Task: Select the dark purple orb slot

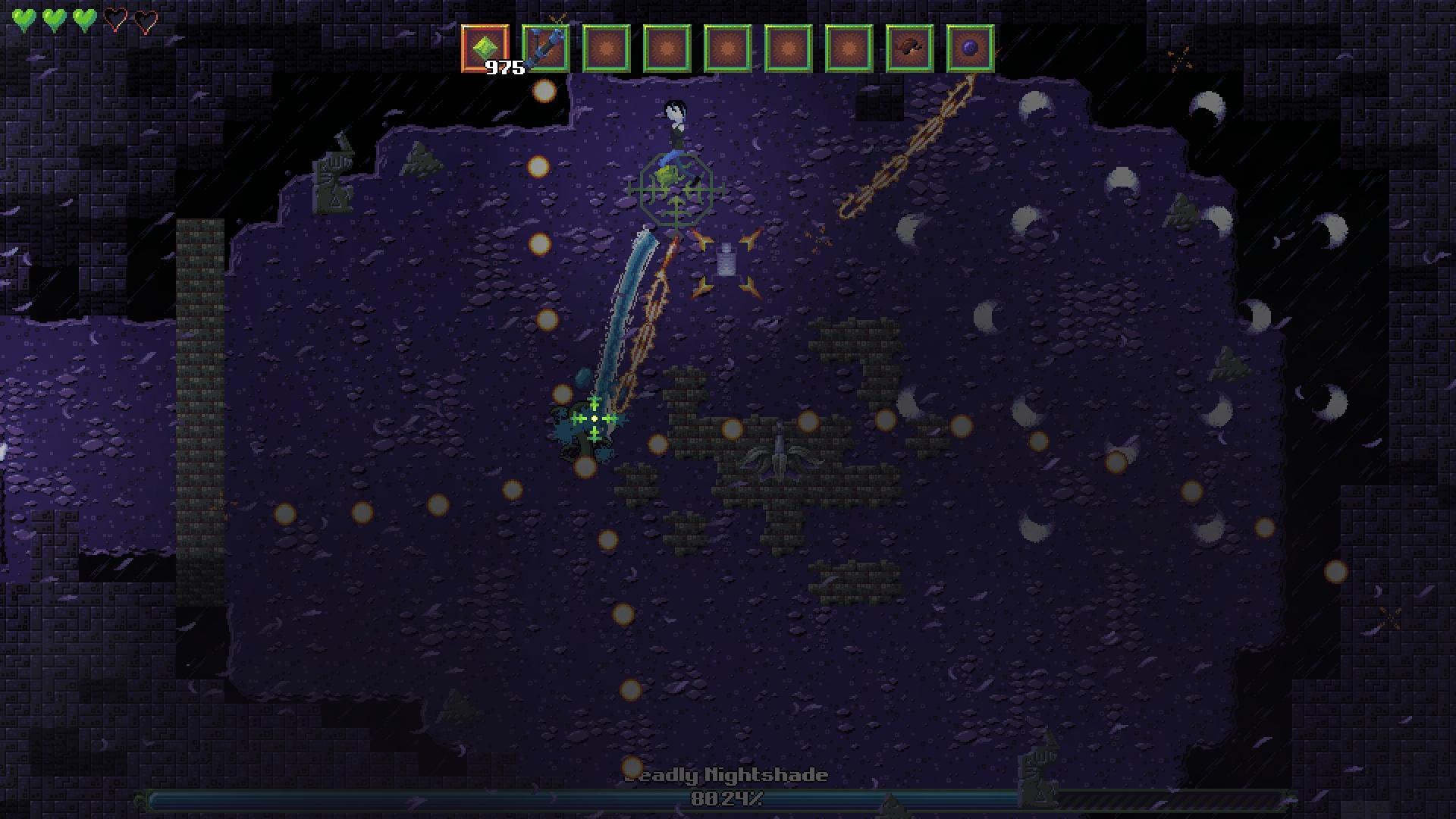Action: [970, 49]
